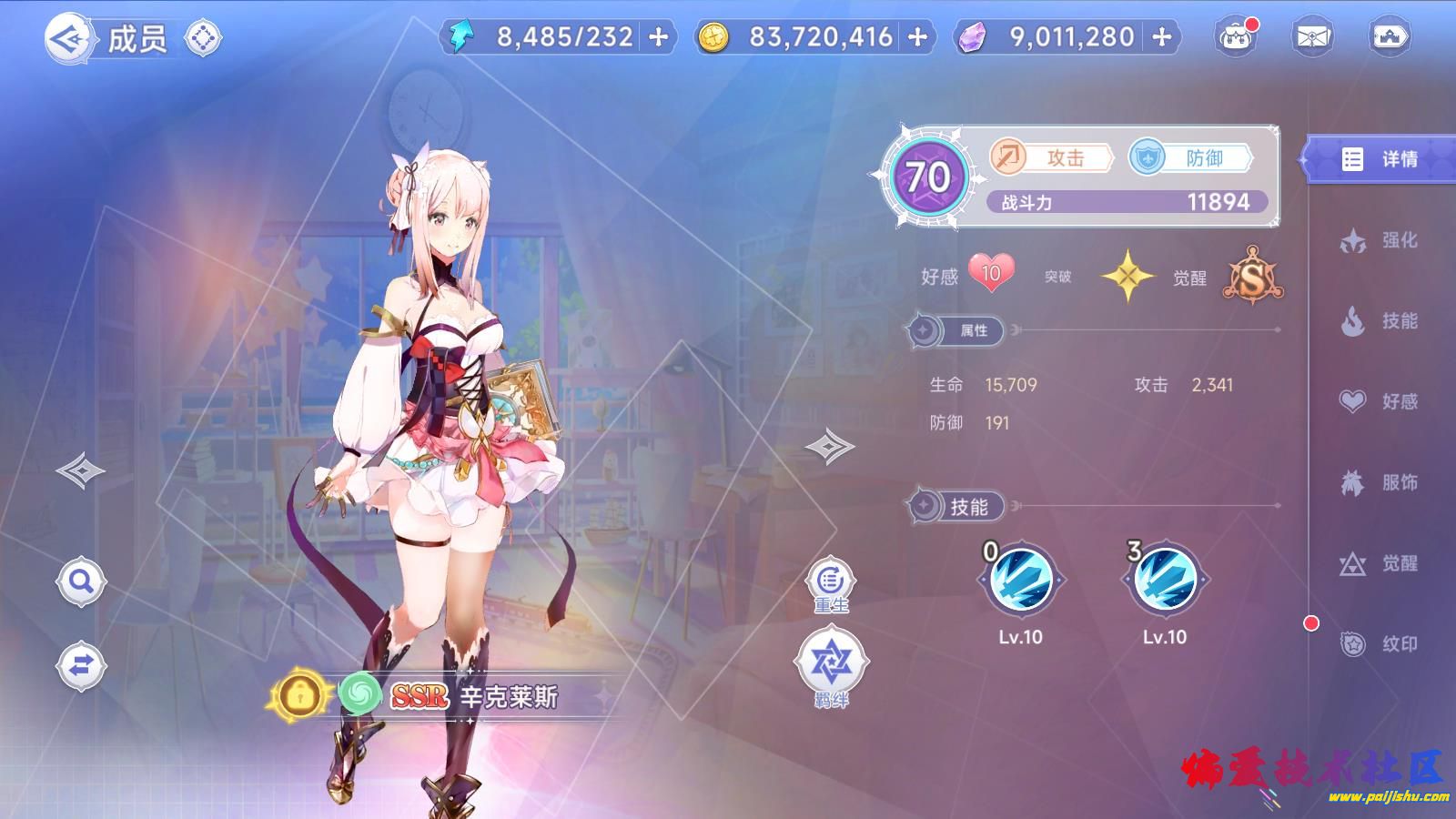Image resolution: width=1456 pixels, height=819 pixels.
Task: Open the 羁绊 bond button
Action: tap(831, 669)
